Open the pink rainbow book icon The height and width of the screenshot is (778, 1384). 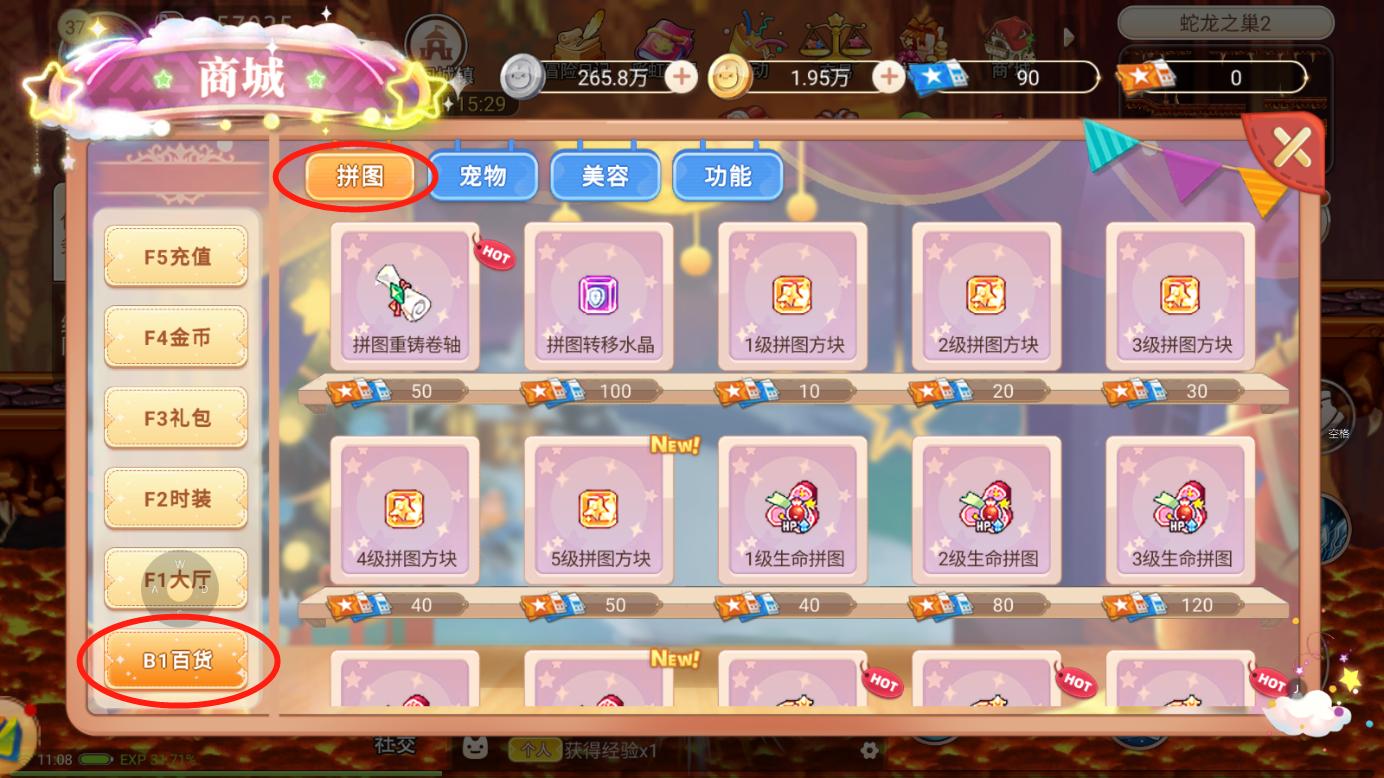665,38
